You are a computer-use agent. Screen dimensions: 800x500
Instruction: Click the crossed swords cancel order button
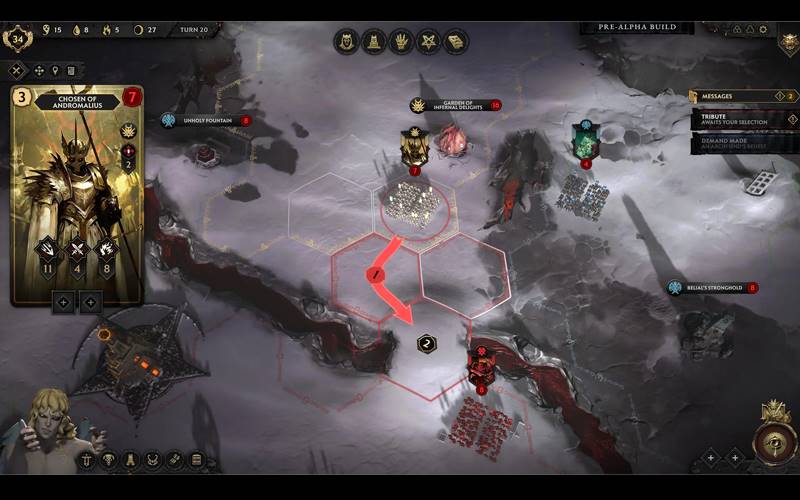[x=17, y=71]
